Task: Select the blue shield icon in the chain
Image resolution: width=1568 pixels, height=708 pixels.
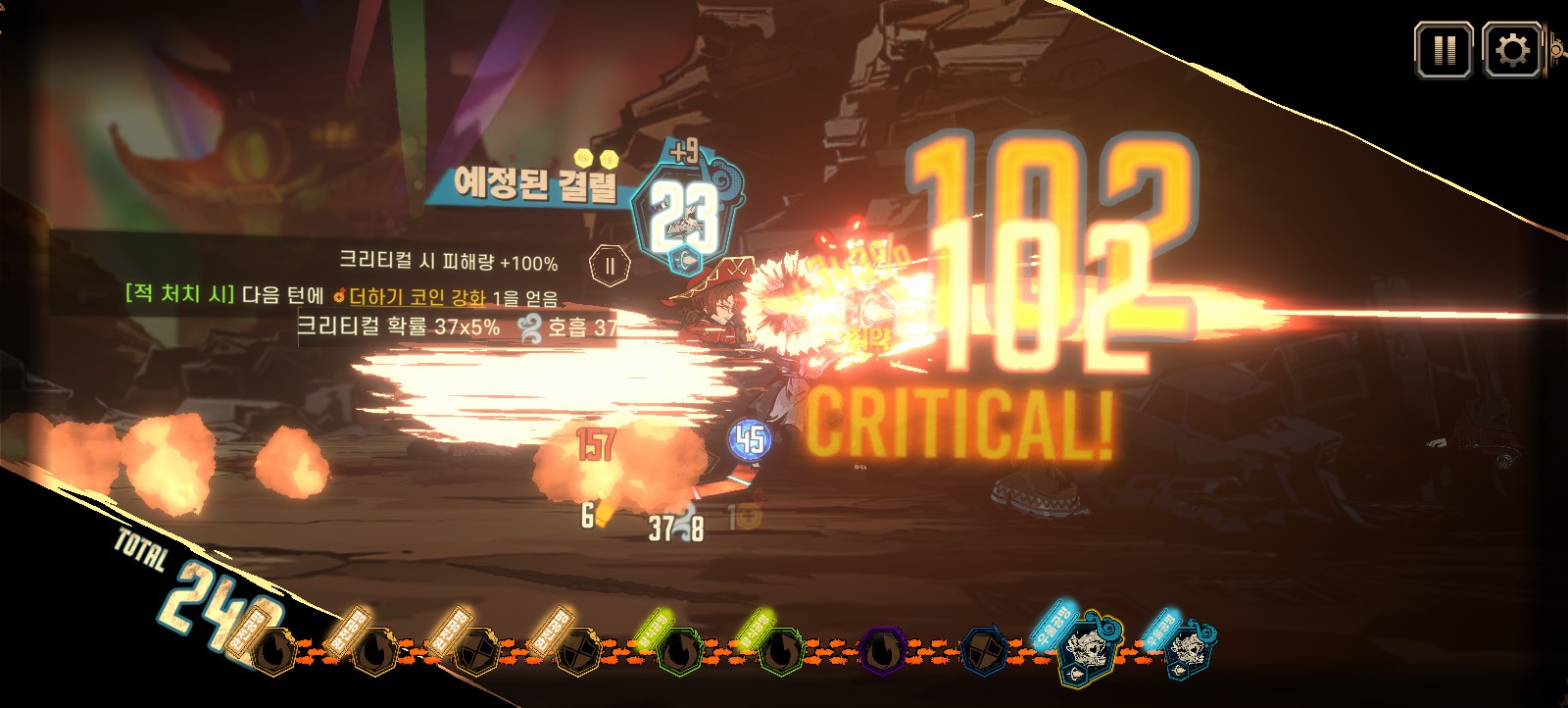Action: pos(984,651)
